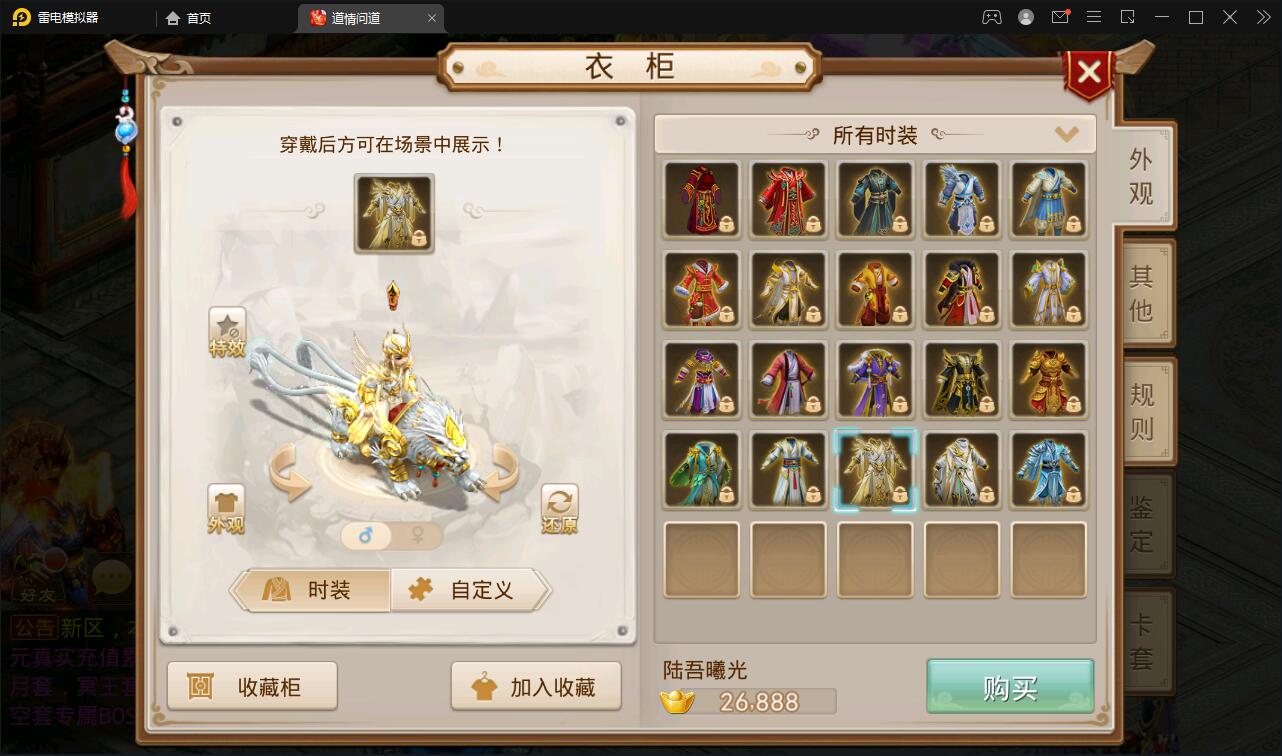Select the 特效 special effects star icon
Image resolution: width=1282 pixels, height=756 pixels.
point(228,331)
